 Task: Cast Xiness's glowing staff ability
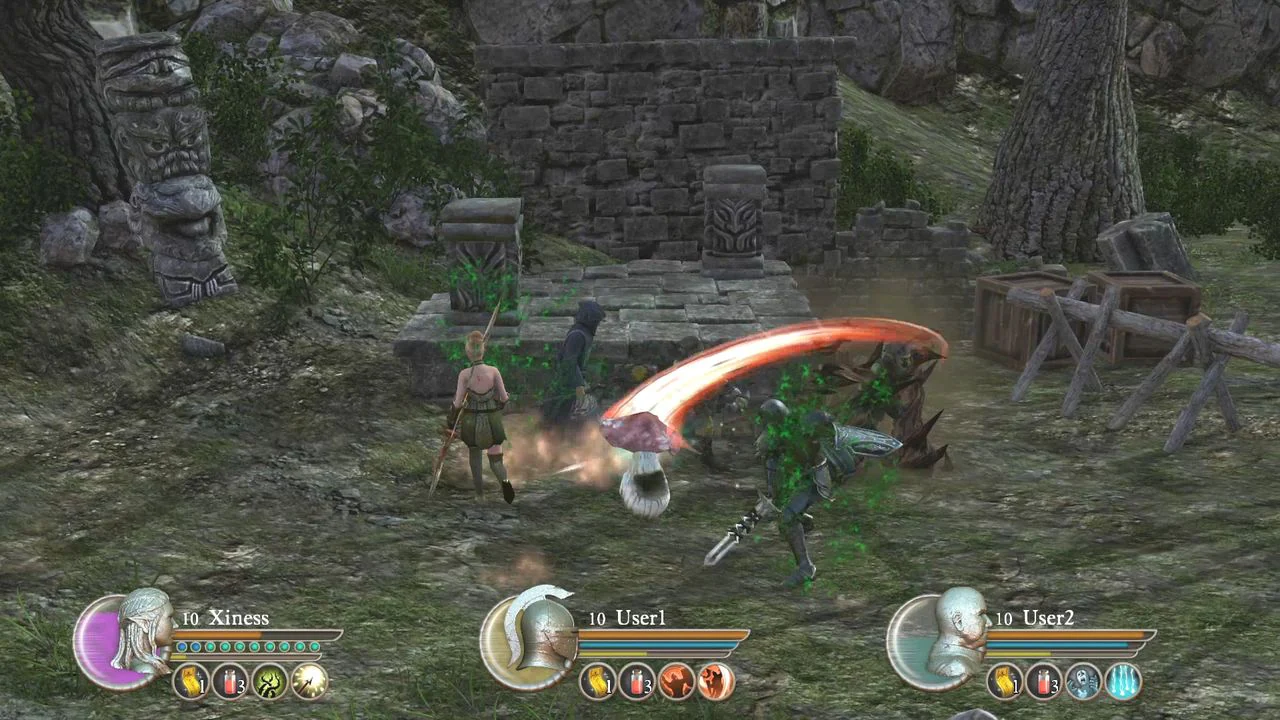308,682
